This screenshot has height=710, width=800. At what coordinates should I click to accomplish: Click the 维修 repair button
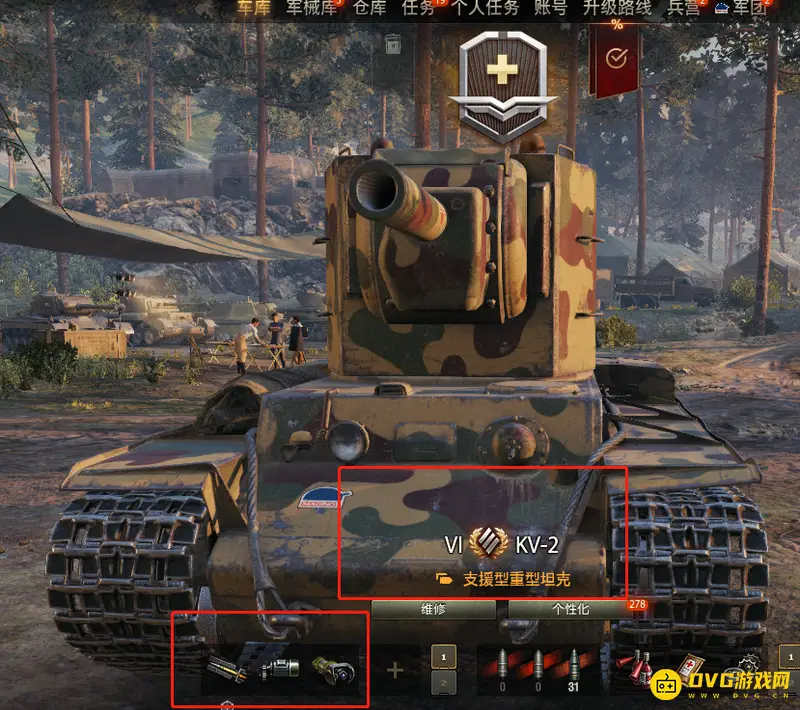click(x=433, y=609)
